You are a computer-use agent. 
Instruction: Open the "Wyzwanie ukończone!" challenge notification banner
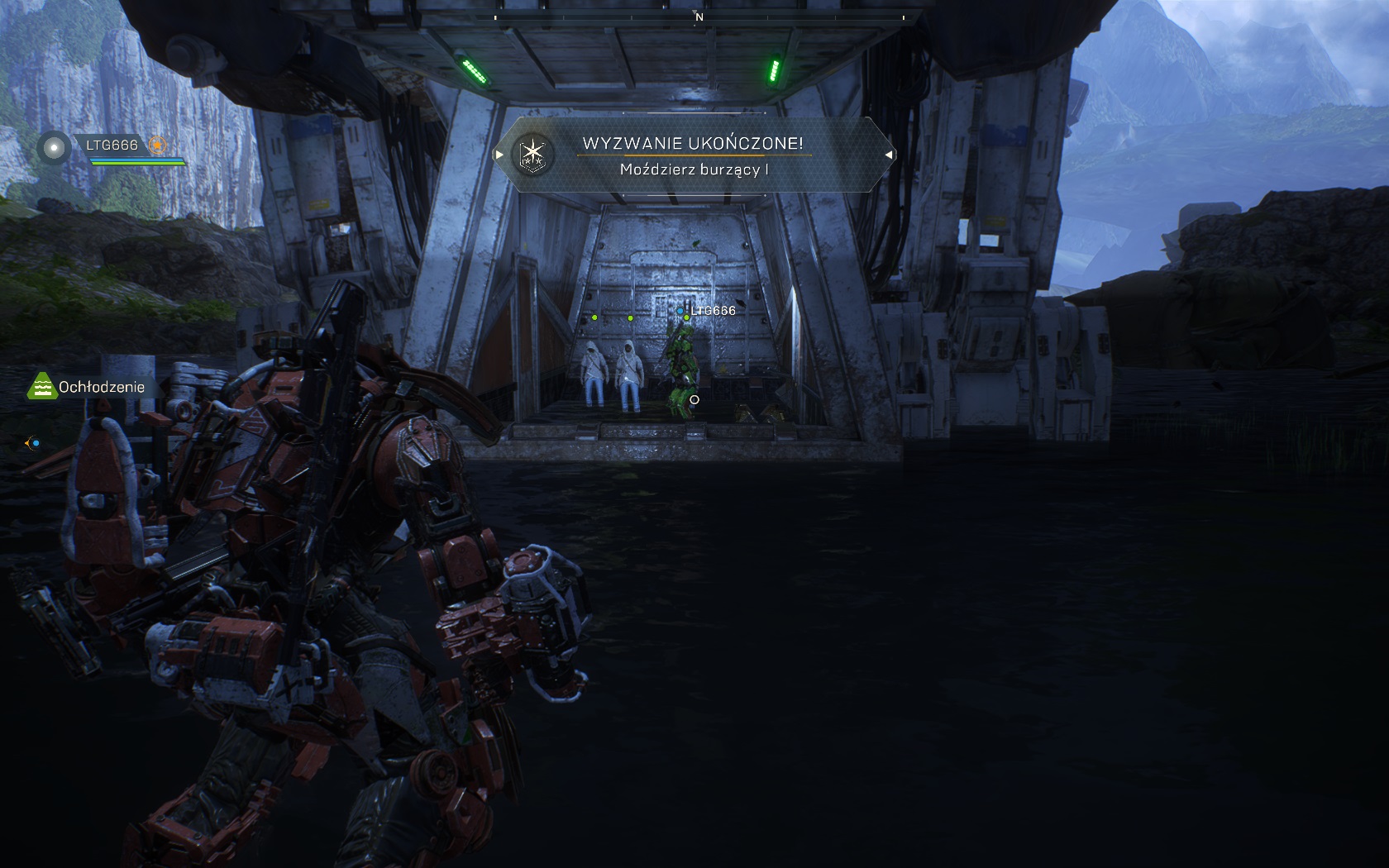tap(694, 155)
